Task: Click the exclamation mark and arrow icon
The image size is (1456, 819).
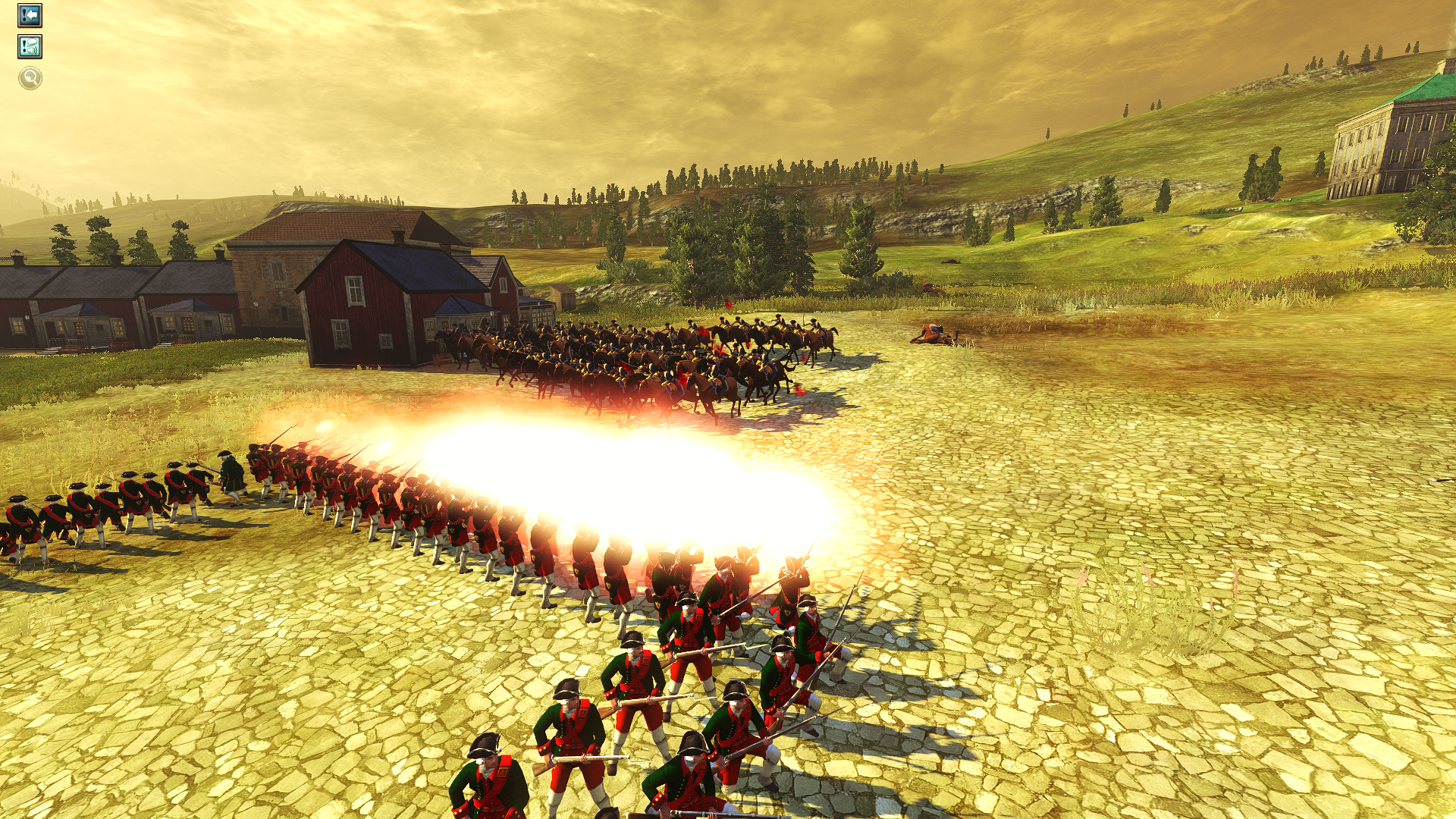Action: 30,15
